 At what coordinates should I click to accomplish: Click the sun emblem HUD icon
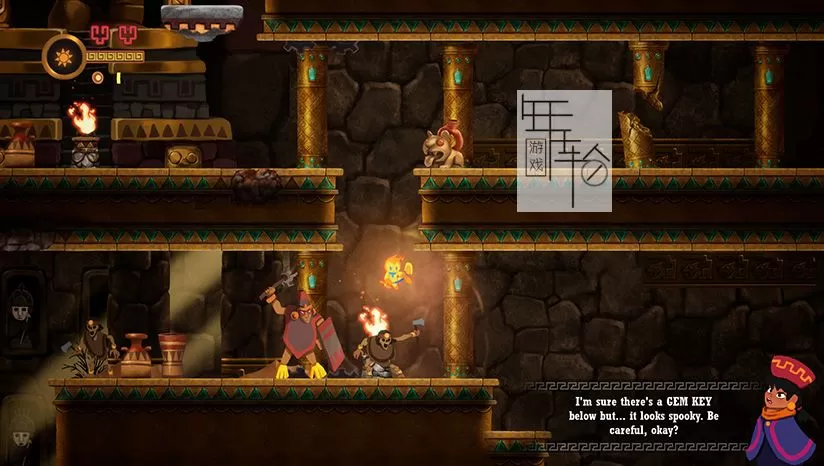click(x=61, y=55)
